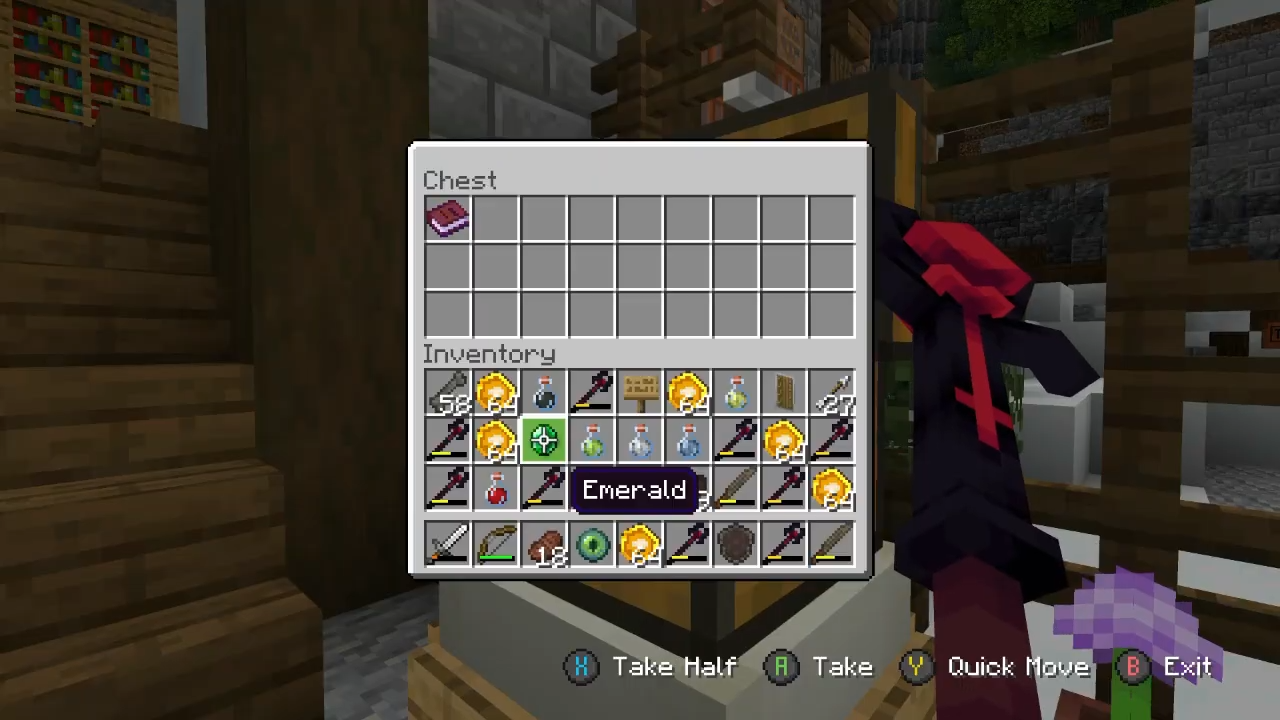Viewport: 1280px width, 720px height.
Task: Grab the stack of 27 arrows
Action: tap(831, 393)
